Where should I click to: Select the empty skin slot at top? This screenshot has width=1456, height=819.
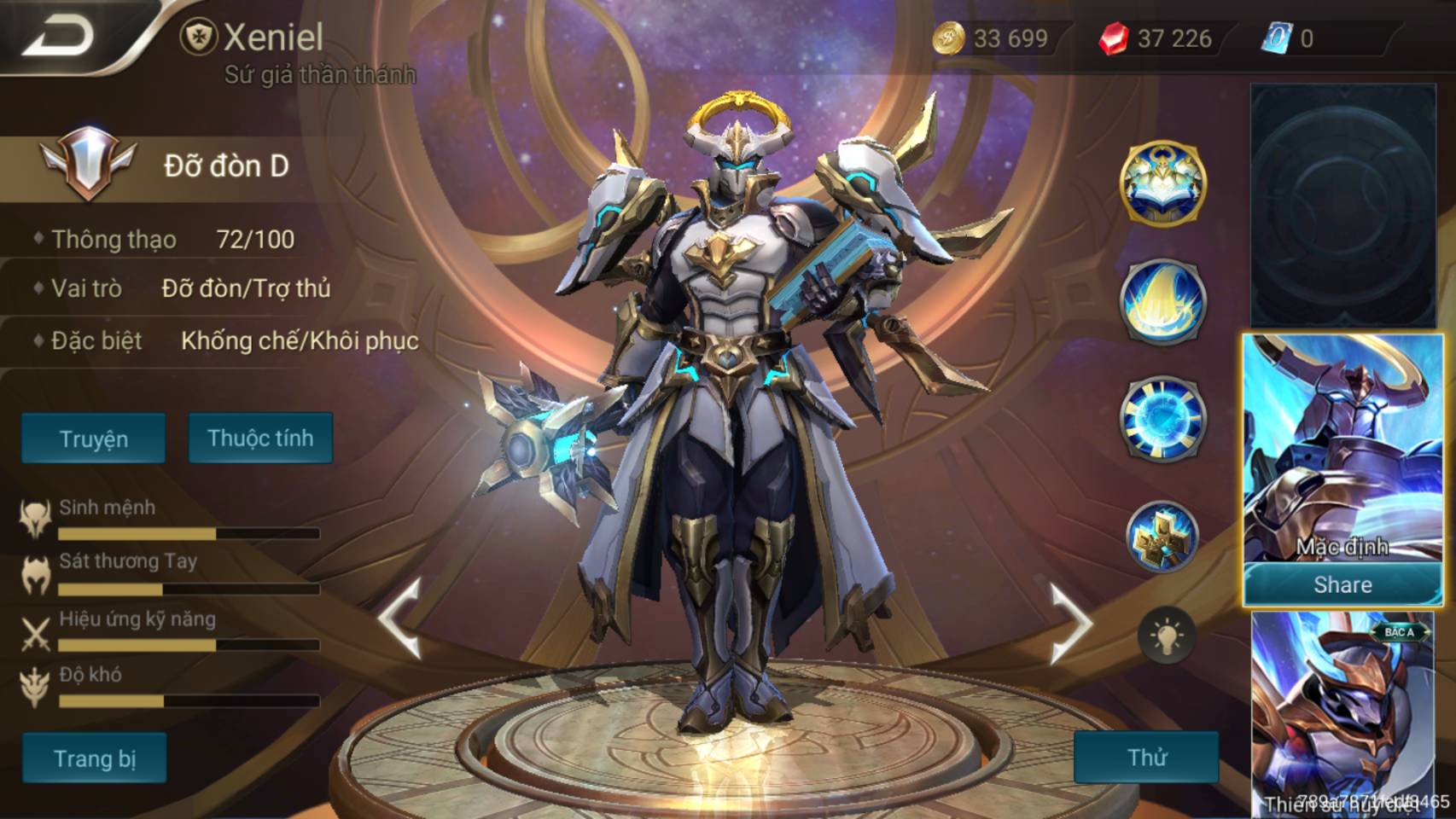pyautogui.click(x=1342, y=205)
